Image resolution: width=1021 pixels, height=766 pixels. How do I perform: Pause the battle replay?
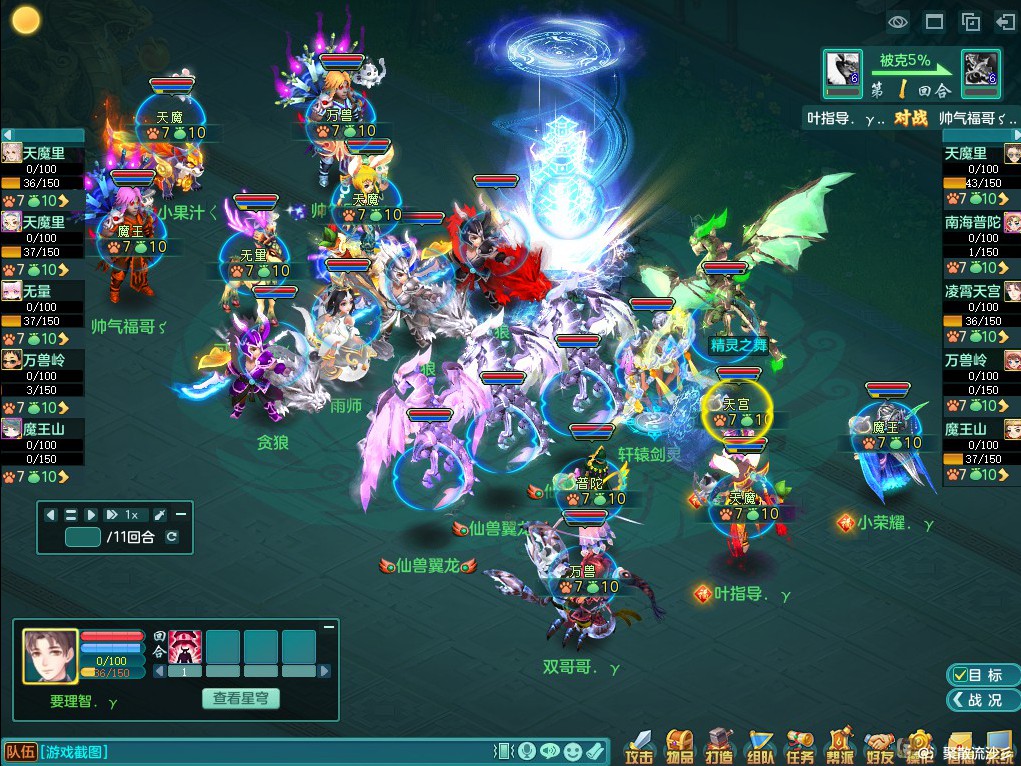coord(71,514)
